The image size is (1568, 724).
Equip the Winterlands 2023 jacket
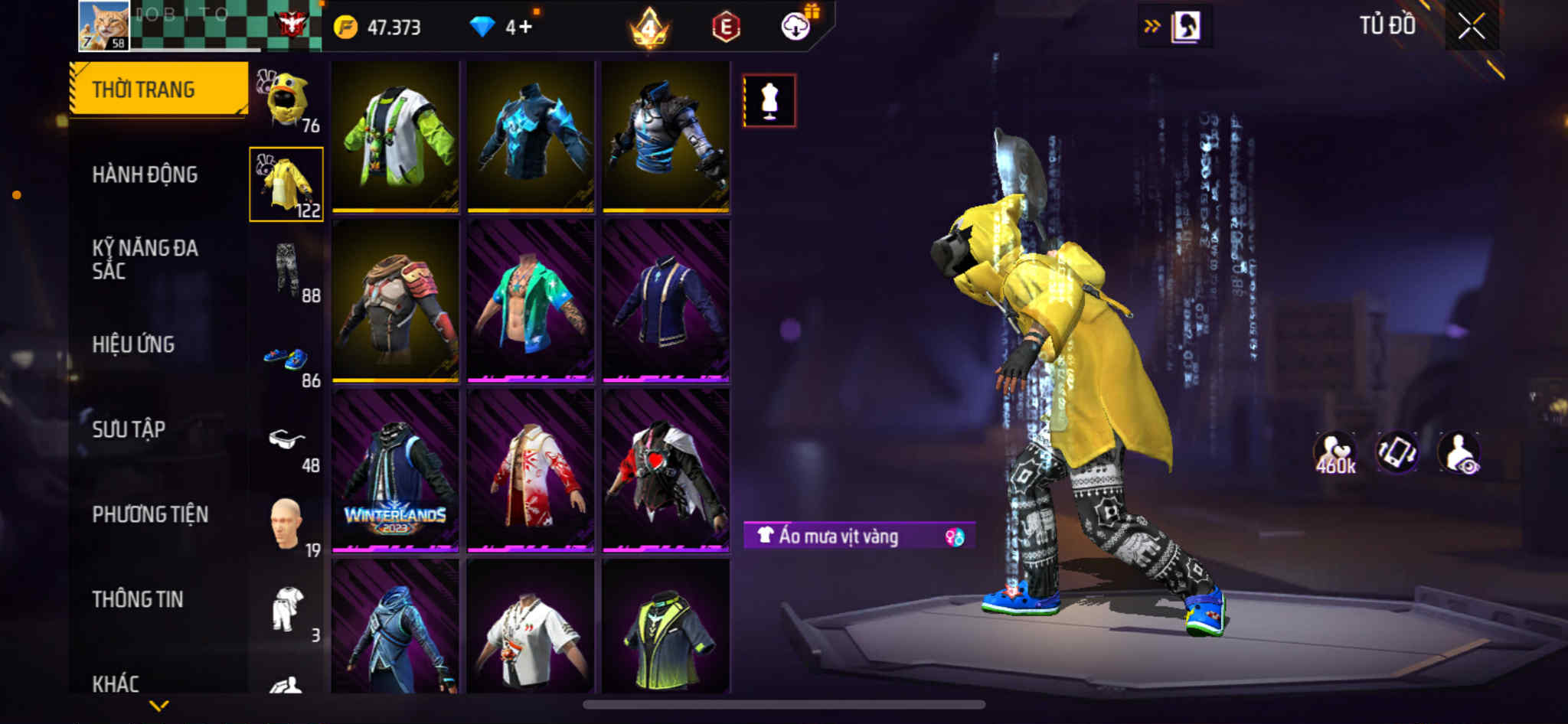[x=395, y=470]
